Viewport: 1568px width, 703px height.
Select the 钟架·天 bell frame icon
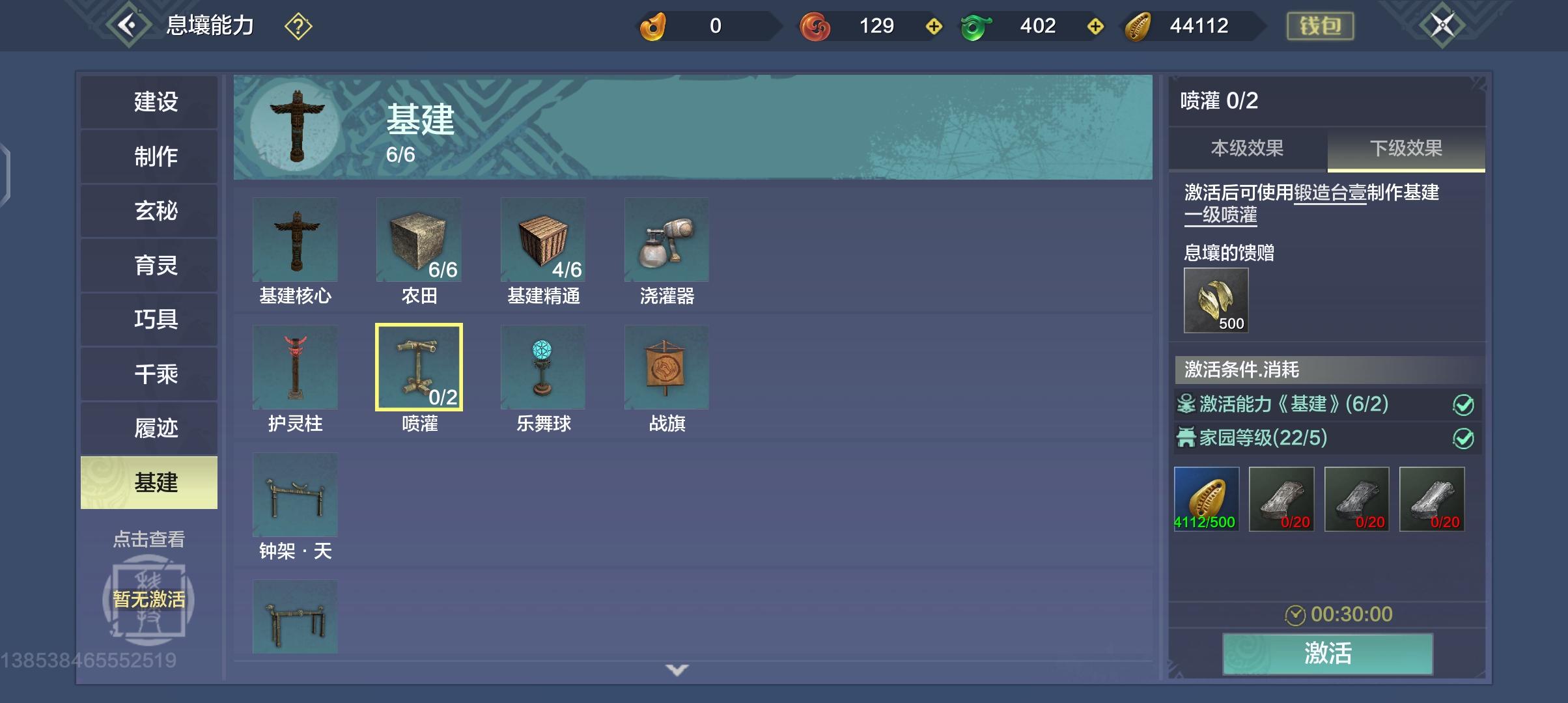pos(294,495)
